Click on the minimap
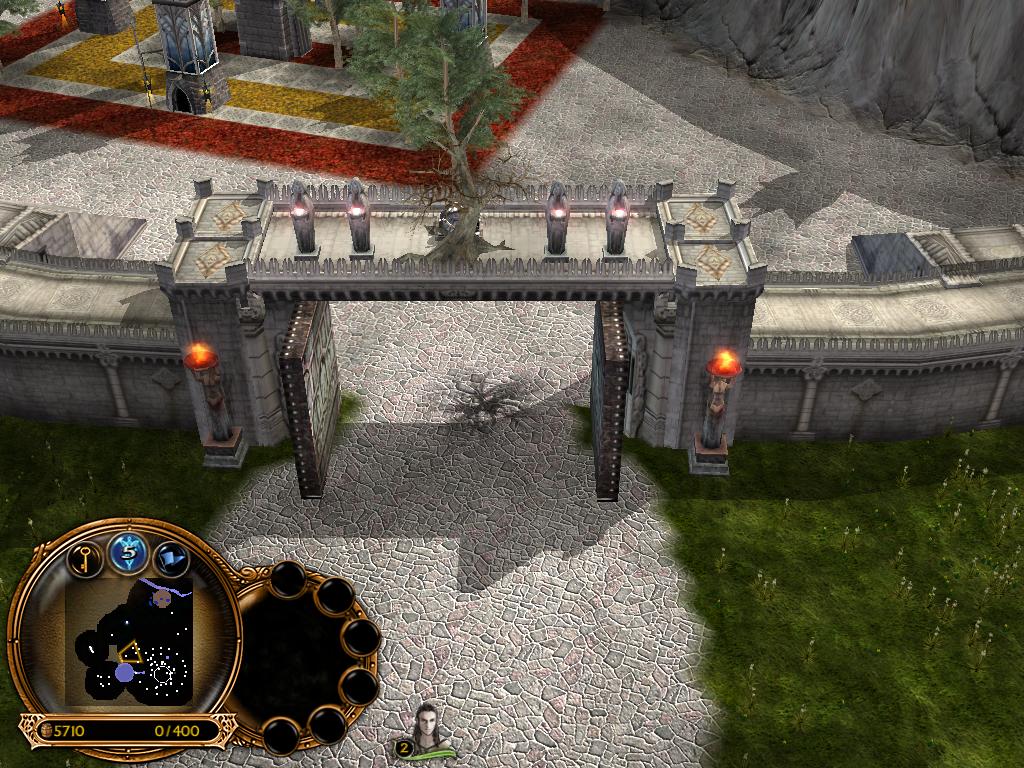 tap(129, 640)
